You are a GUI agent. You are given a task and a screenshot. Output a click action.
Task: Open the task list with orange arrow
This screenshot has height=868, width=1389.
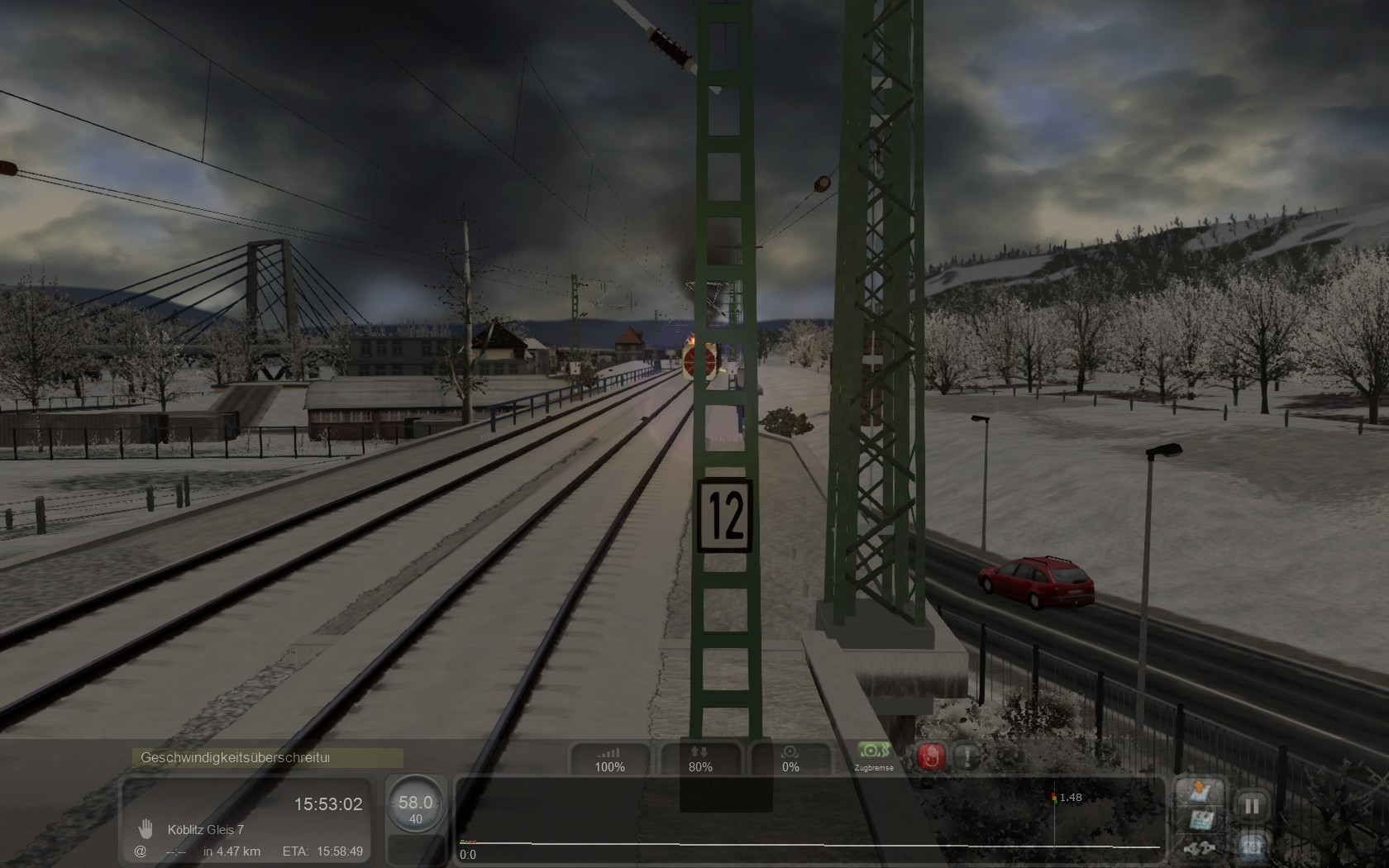click(x=1199, y=793)
